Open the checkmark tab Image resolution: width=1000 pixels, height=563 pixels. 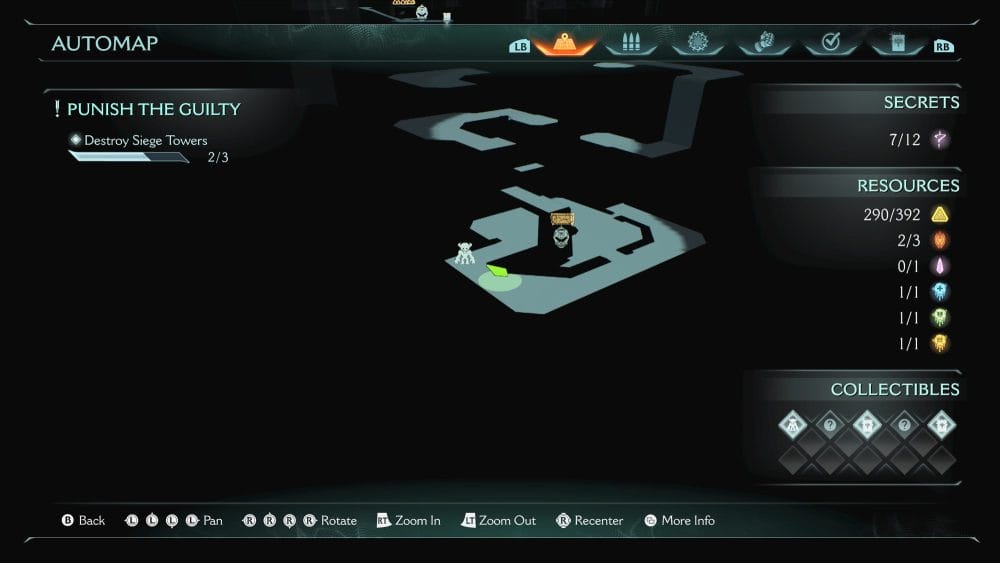click(829, 43)
